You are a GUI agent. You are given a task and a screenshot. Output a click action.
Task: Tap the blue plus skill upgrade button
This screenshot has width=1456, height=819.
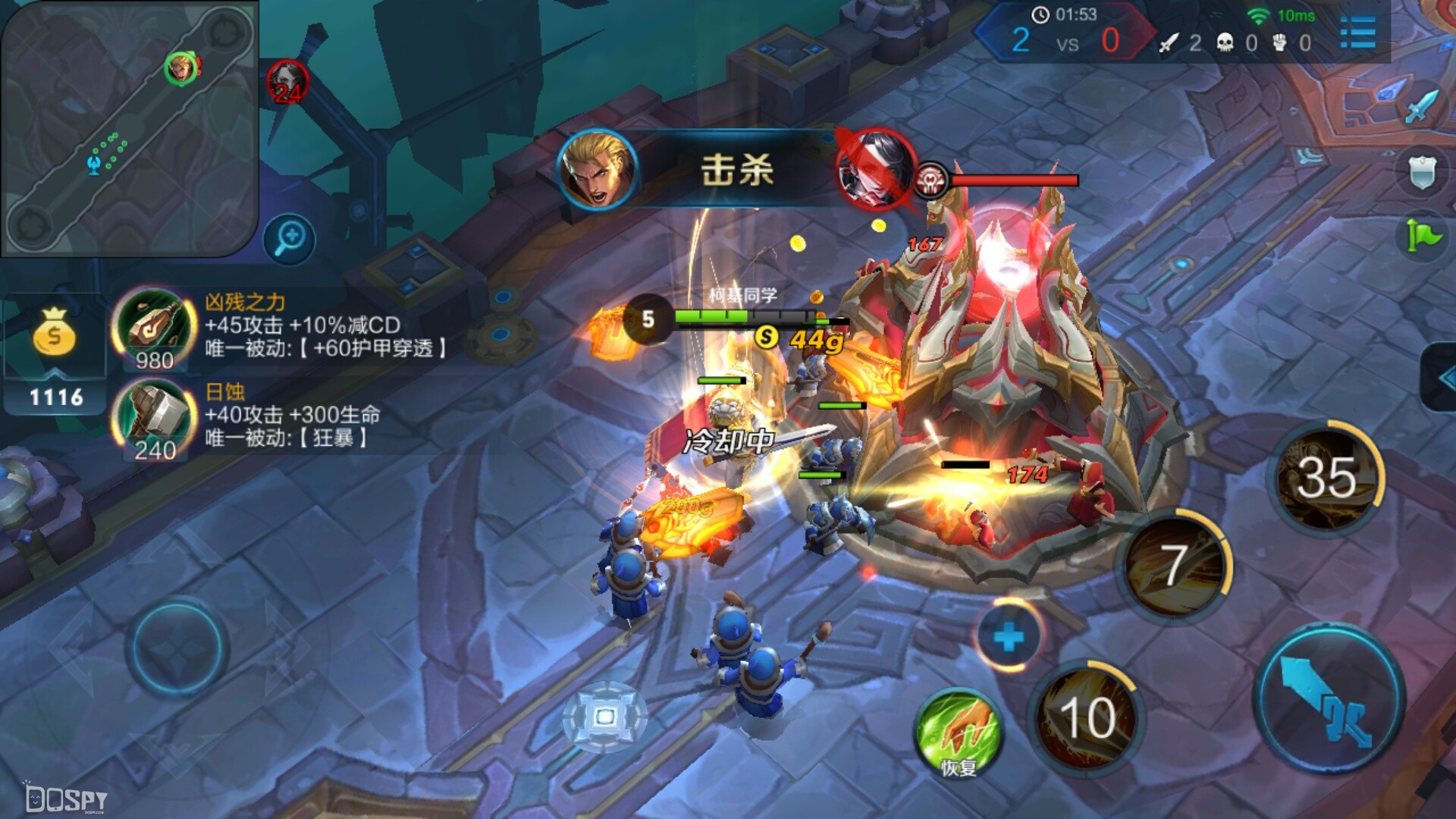click(1009, 636)
